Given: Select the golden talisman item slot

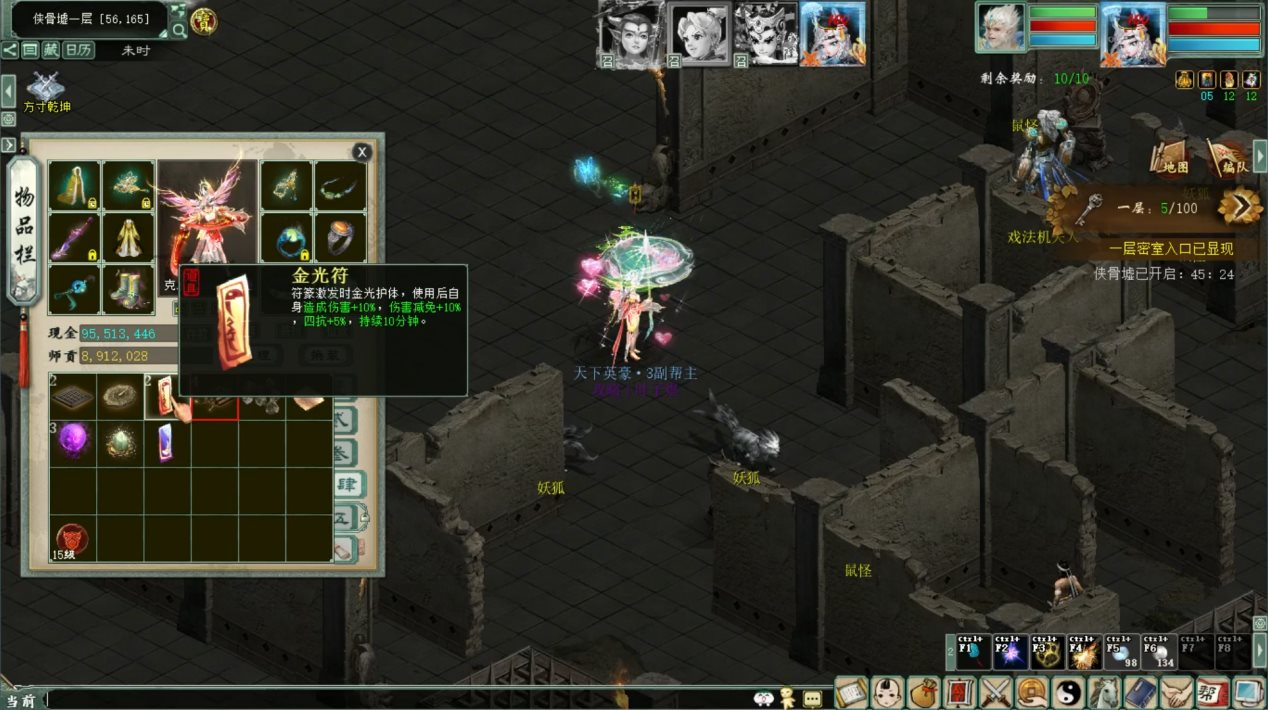Looking at the screenshot, I should 167,396.
